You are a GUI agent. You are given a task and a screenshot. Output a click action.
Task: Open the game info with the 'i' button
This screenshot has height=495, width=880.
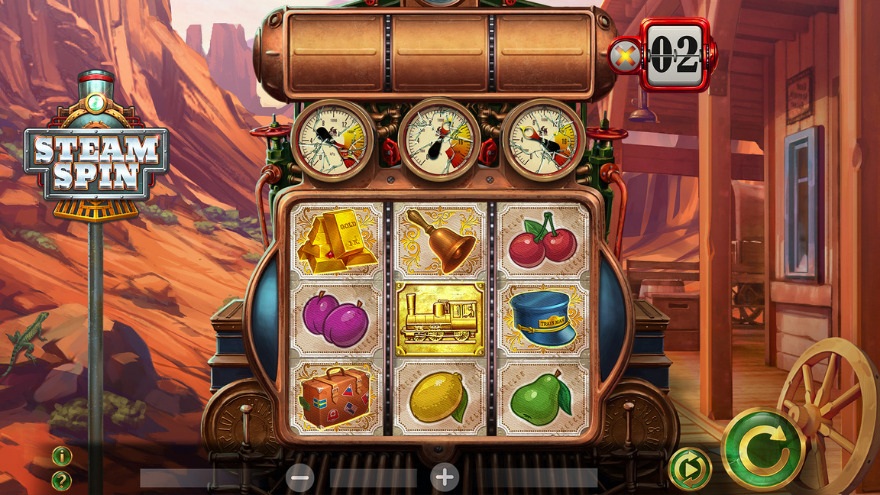click(x=62, y=457)
